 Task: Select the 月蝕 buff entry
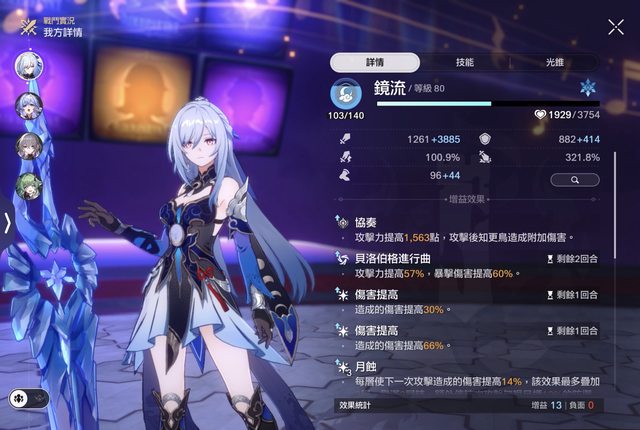(x=460, y=375)
